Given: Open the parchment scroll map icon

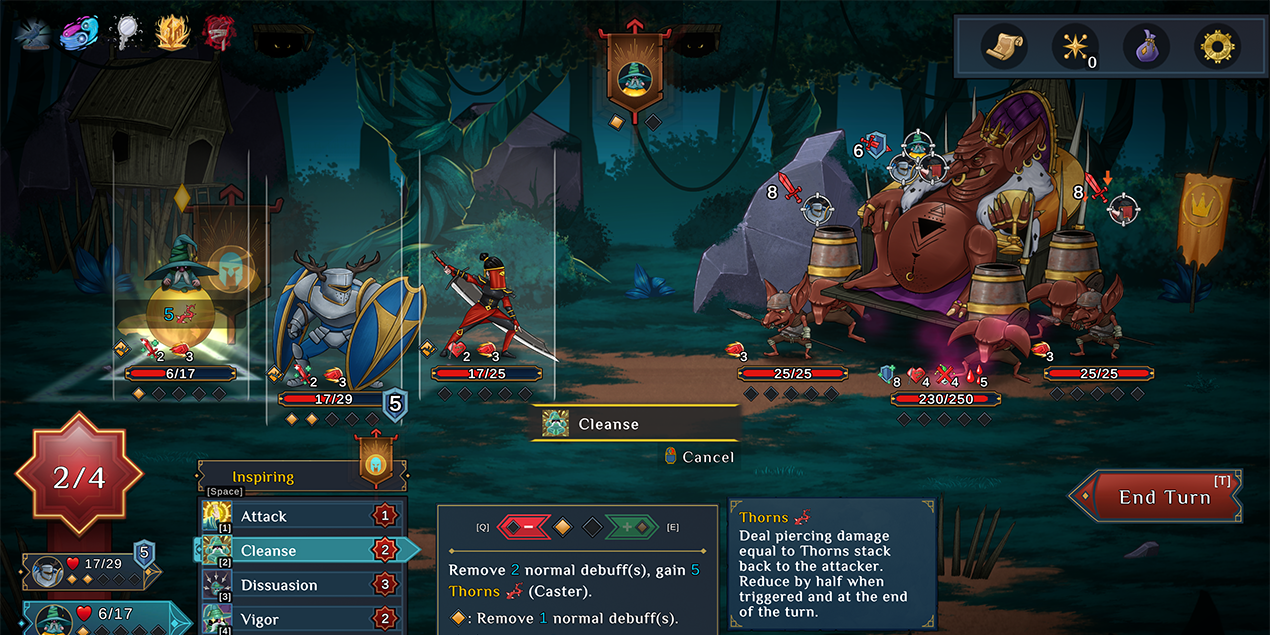Looking at the screenshot, I should (x=1003, y=46).
